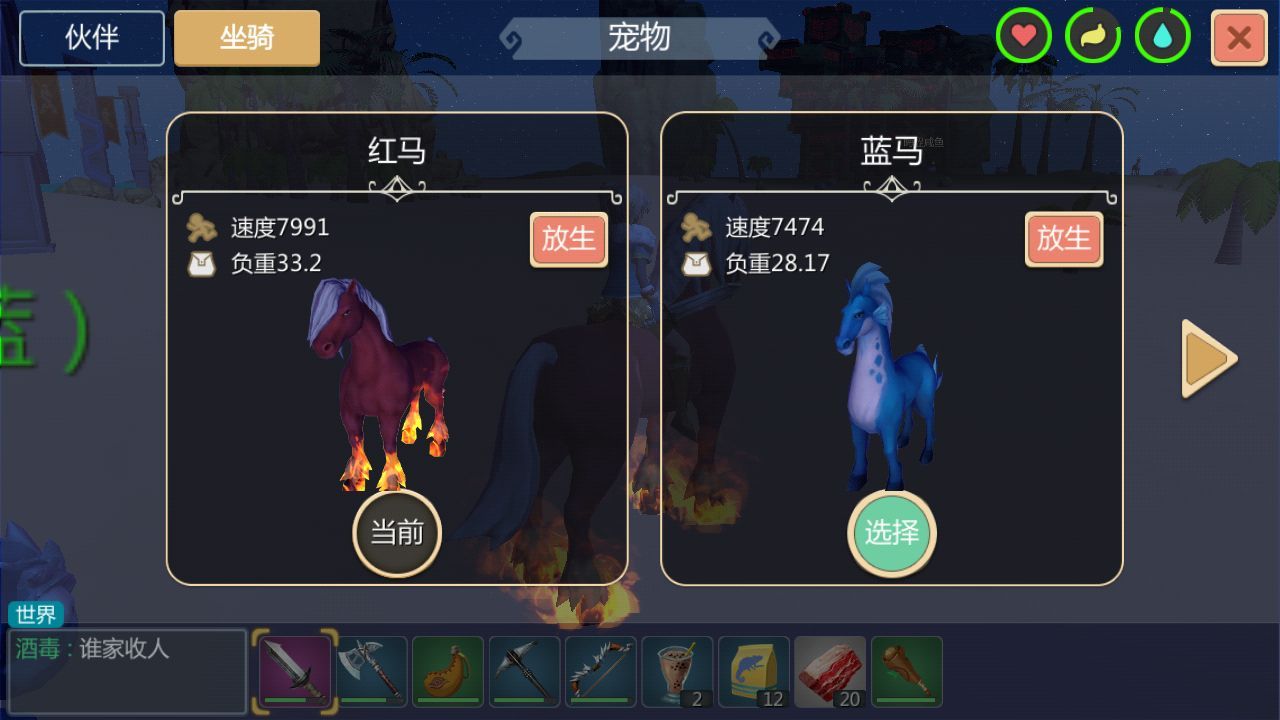Switch to the 坐骑 tab
This screenshot has width=1280, height=720.
(246, 38)
